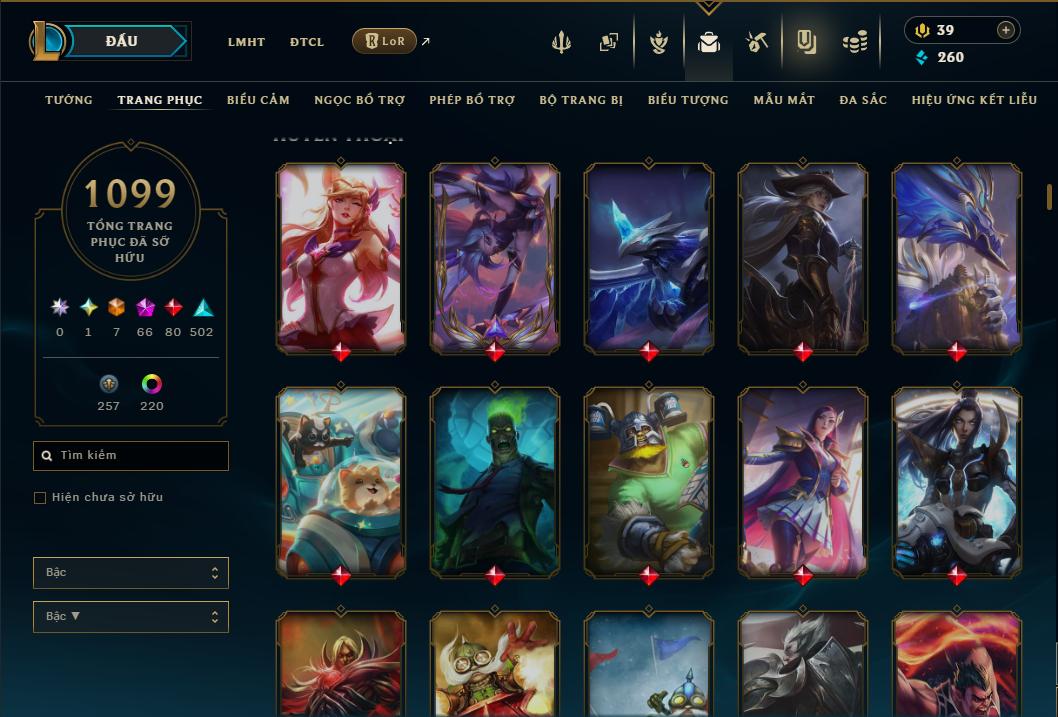Image resolution: width=1058 pixels, height=717 pixels.
Task: Switch to the MẪU MẮT tab
Action: (x=784, y=100)
